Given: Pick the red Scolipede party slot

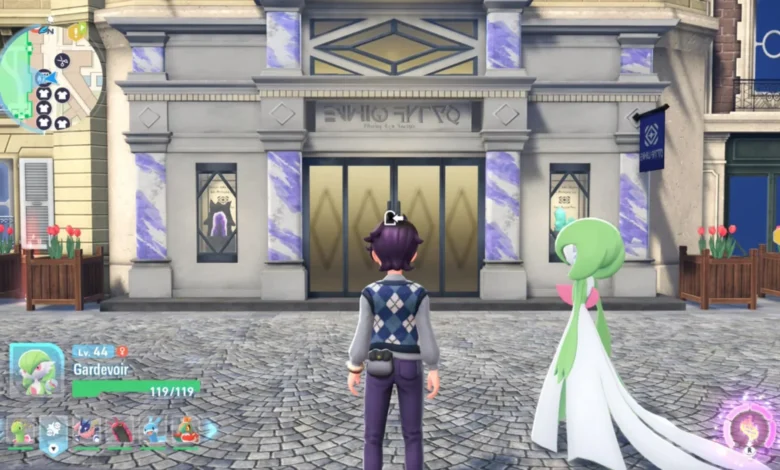Looking at the screenshot, I should pyautogui.click(x=120, y=432).
